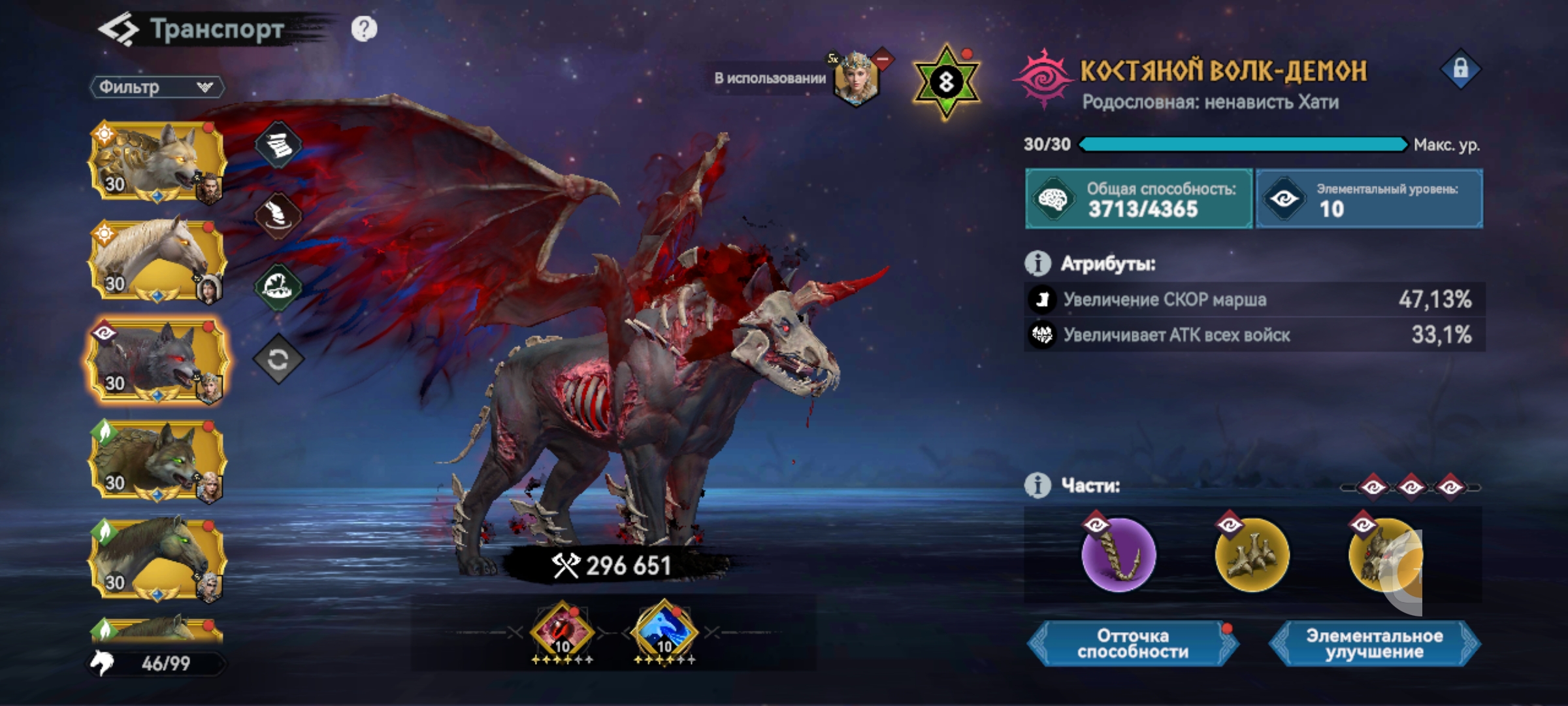Choose the green-eyed wolf mount
Screen dimensions: 1568x706
pyautogui.click(x=157, y=460)
